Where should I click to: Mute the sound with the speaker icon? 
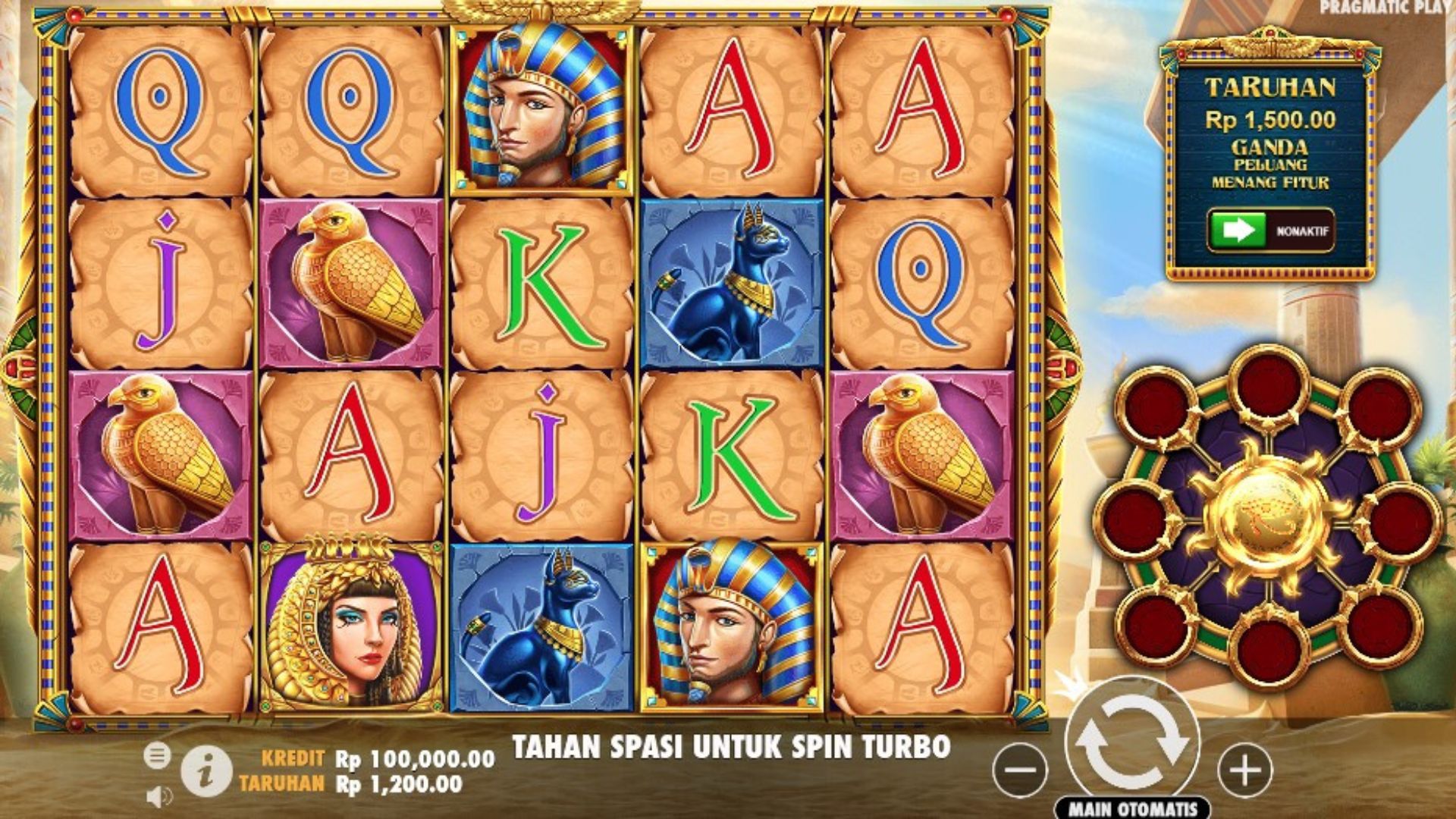coord(158,796)
